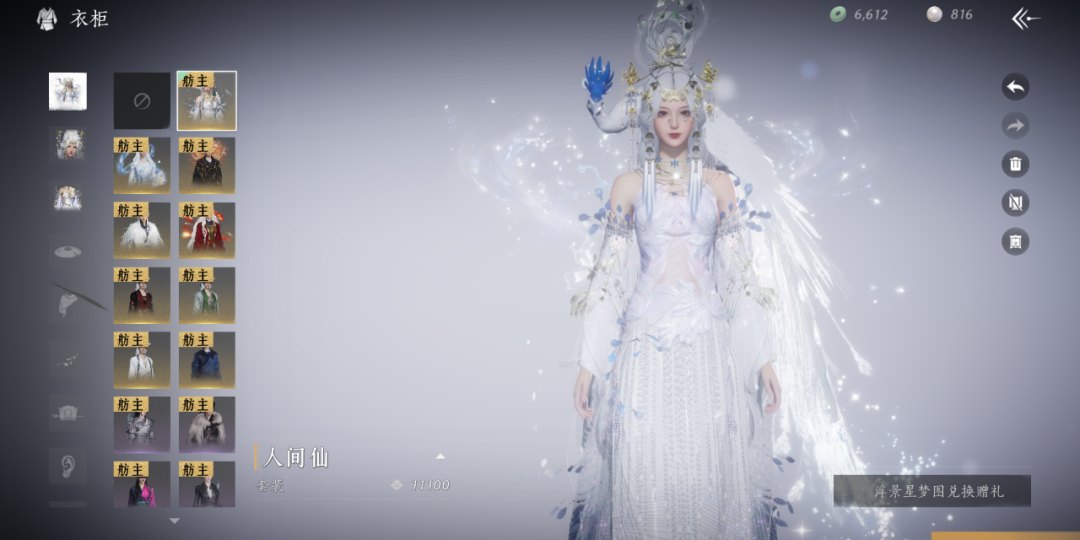Select the dark blue jacket outfit
Image resolution: width=1080 pixels, height=540 pixels.
[x=207, y=360]
